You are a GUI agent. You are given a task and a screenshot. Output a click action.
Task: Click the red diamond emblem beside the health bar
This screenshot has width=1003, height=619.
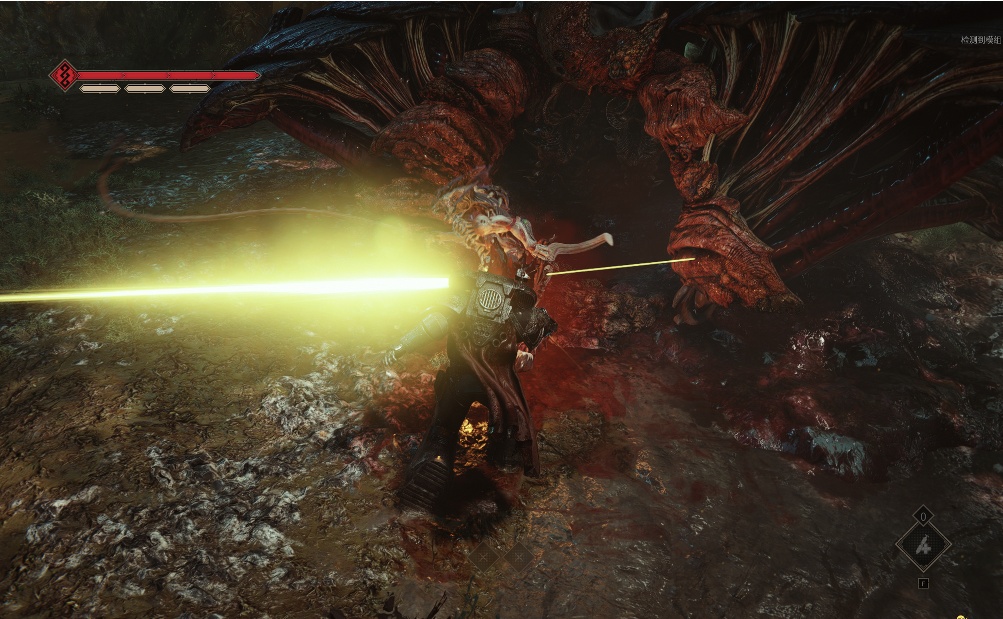[65, 75]
